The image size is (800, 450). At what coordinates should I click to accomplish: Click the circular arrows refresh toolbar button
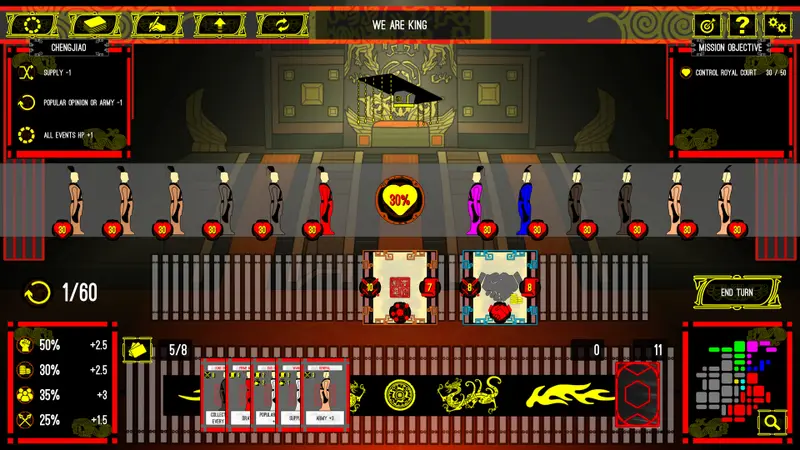280,24
